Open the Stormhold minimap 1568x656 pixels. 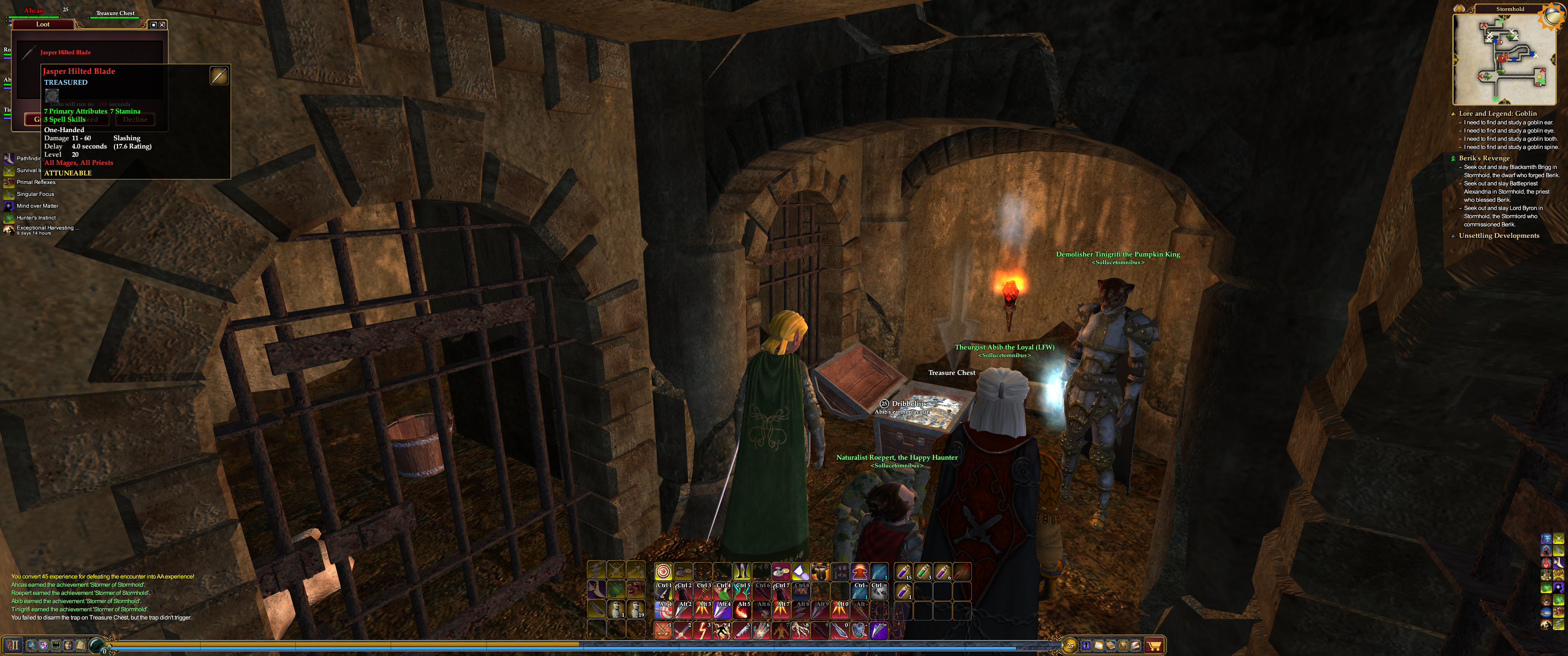[x=1498, y=59]
